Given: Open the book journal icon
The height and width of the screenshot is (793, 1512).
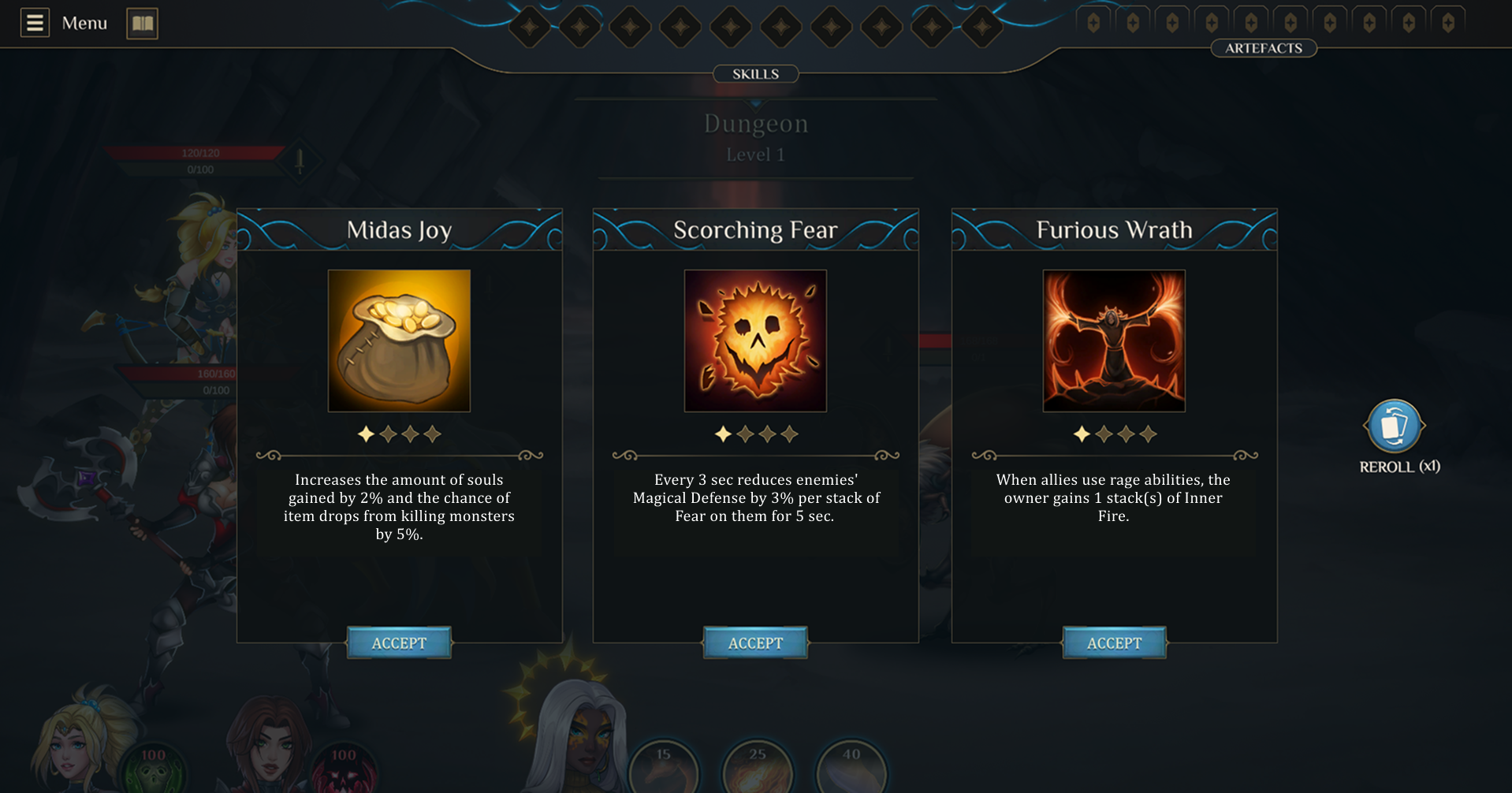Looking at the screenshot, I should point(143,23).
